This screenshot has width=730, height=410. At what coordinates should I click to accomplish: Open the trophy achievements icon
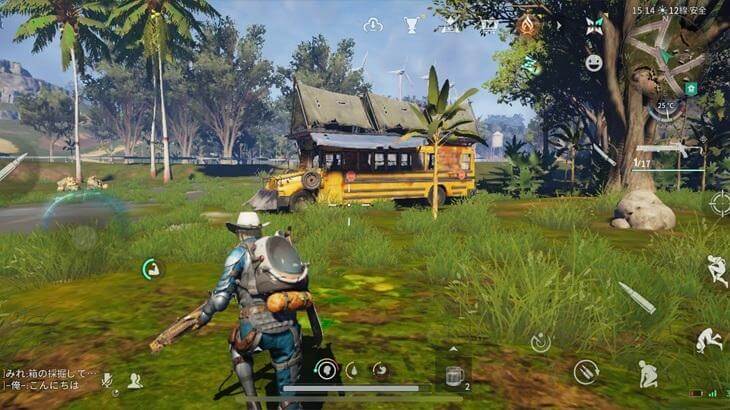point(412,24)
